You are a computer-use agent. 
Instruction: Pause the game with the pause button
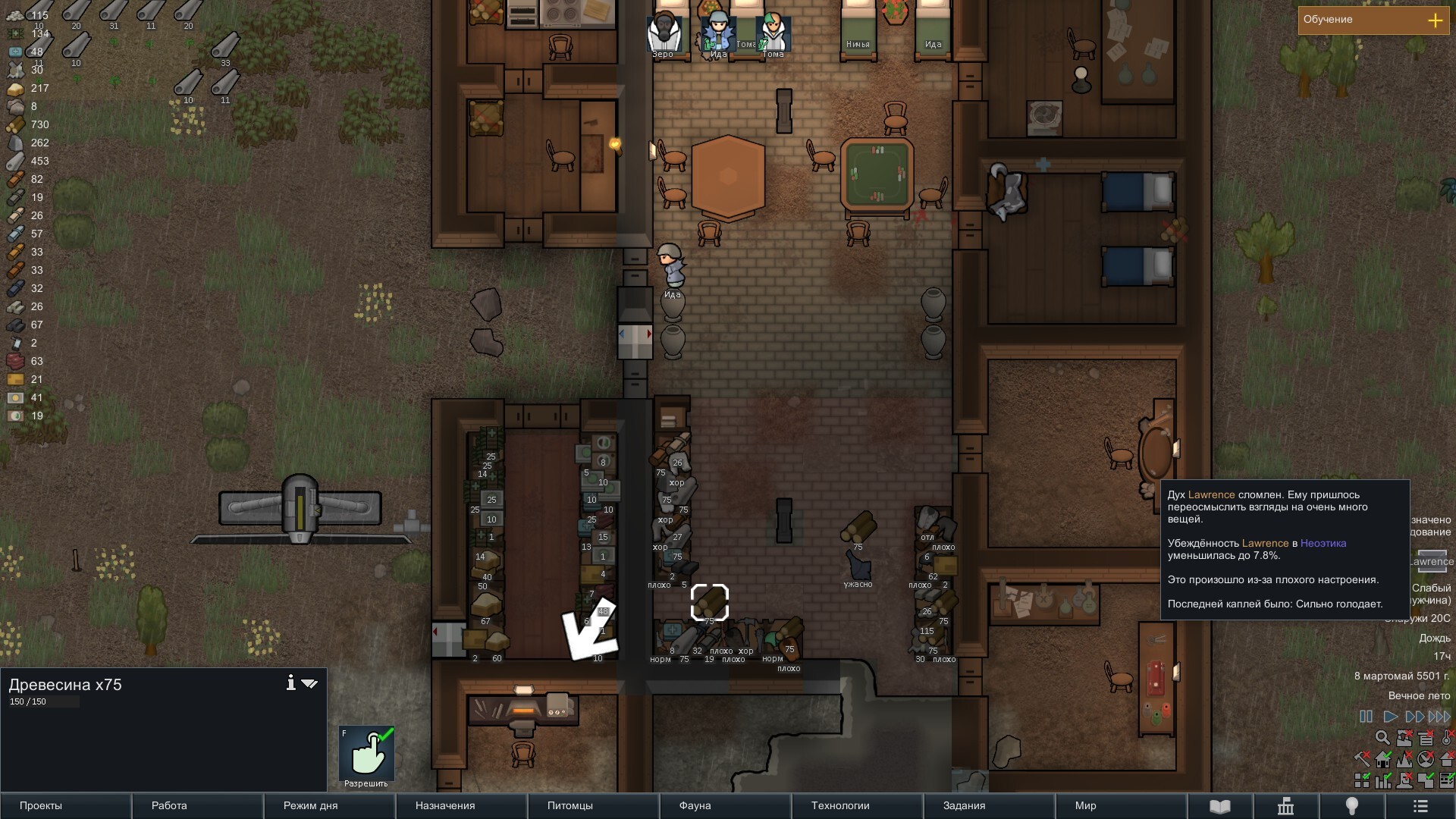click(1366, 716)
